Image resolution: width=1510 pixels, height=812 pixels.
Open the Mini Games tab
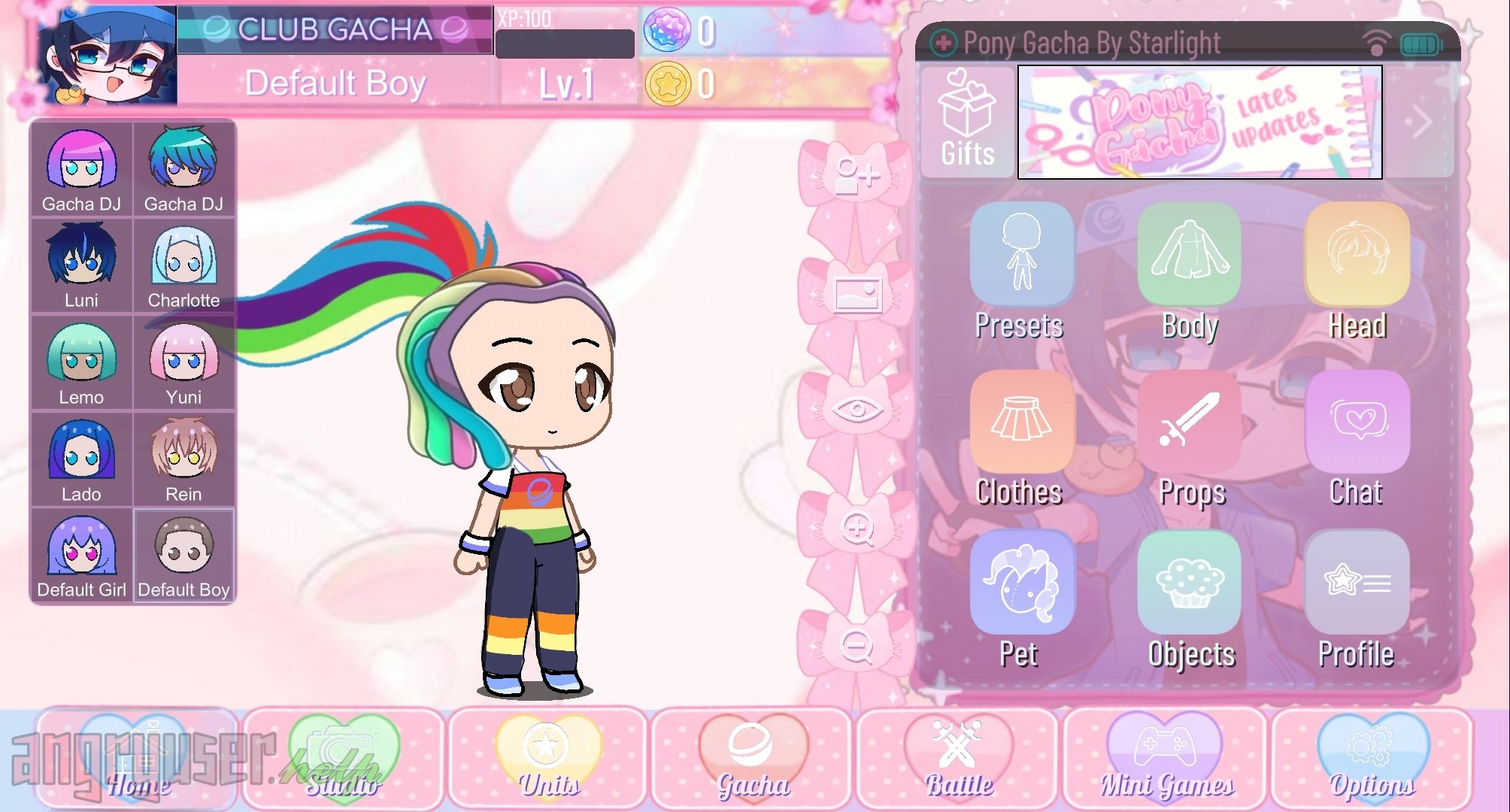click(x=1165, y=758)
